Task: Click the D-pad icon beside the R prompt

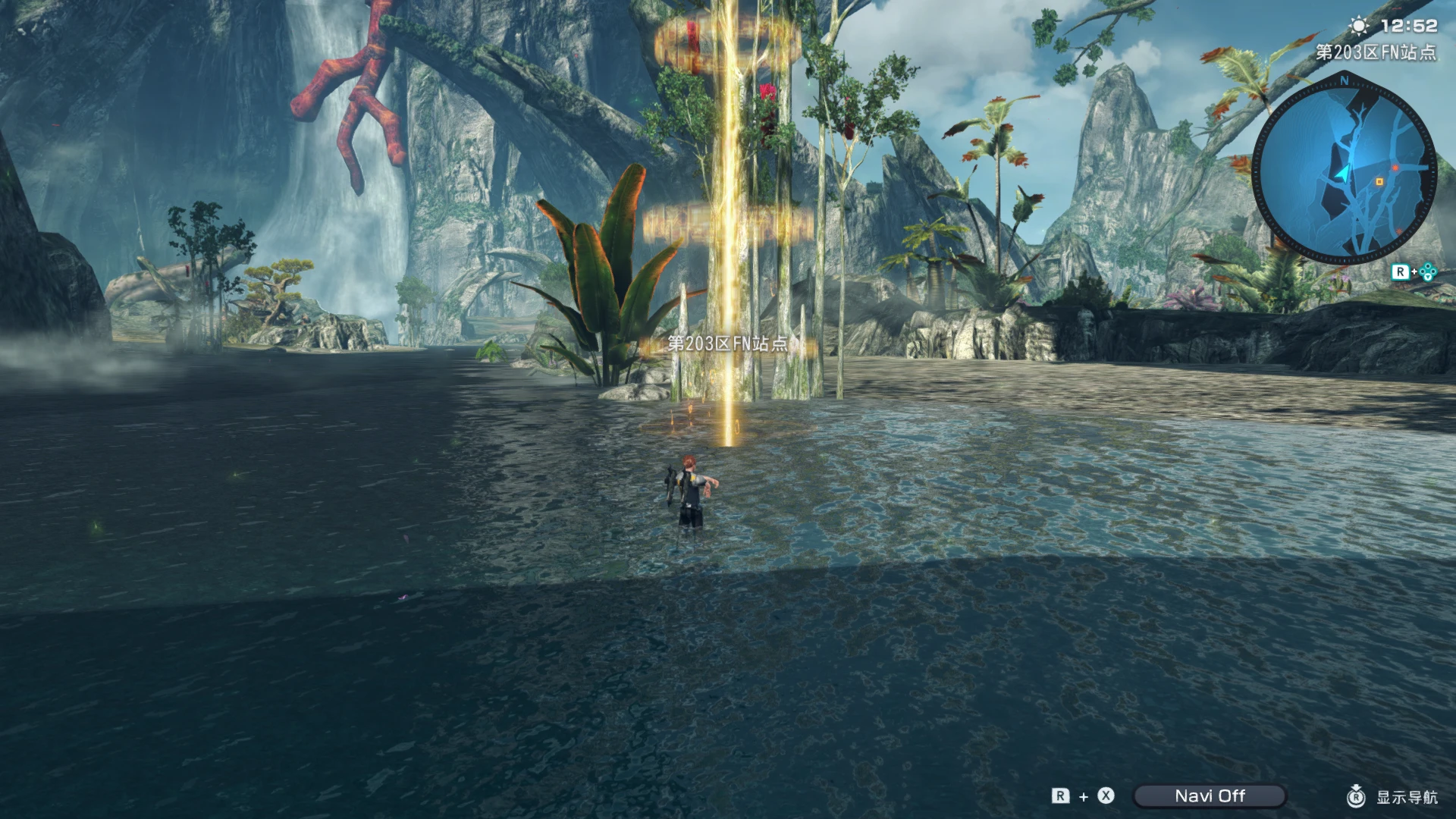Action: pyautogui.click(x=1429, y=271)
